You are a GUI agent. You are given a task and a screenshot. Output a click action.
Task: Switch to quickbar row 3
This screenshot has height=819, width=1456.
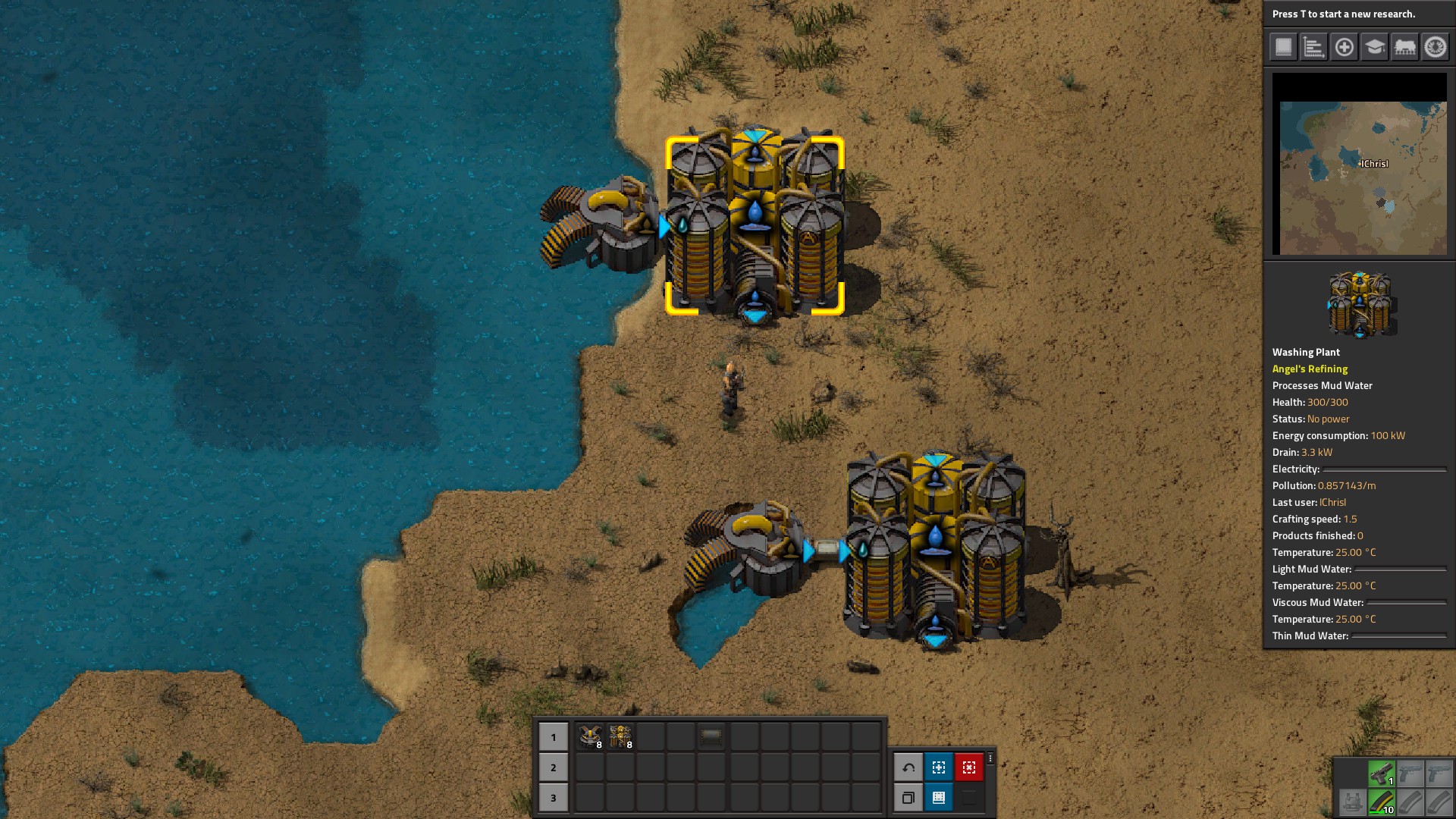(553, 798)
